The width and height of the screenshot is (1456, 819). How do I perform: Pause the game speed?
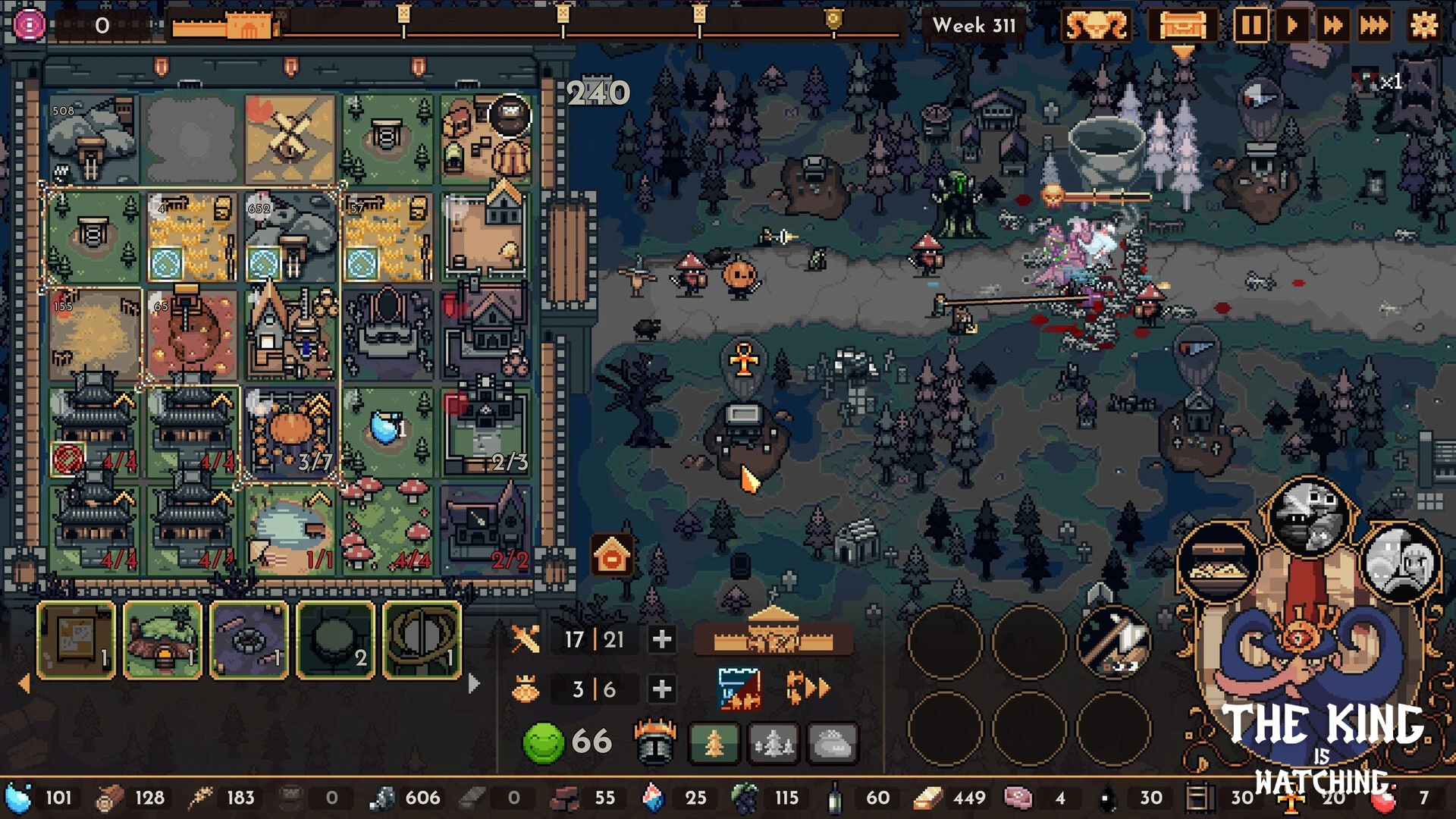coord(1250,26)
